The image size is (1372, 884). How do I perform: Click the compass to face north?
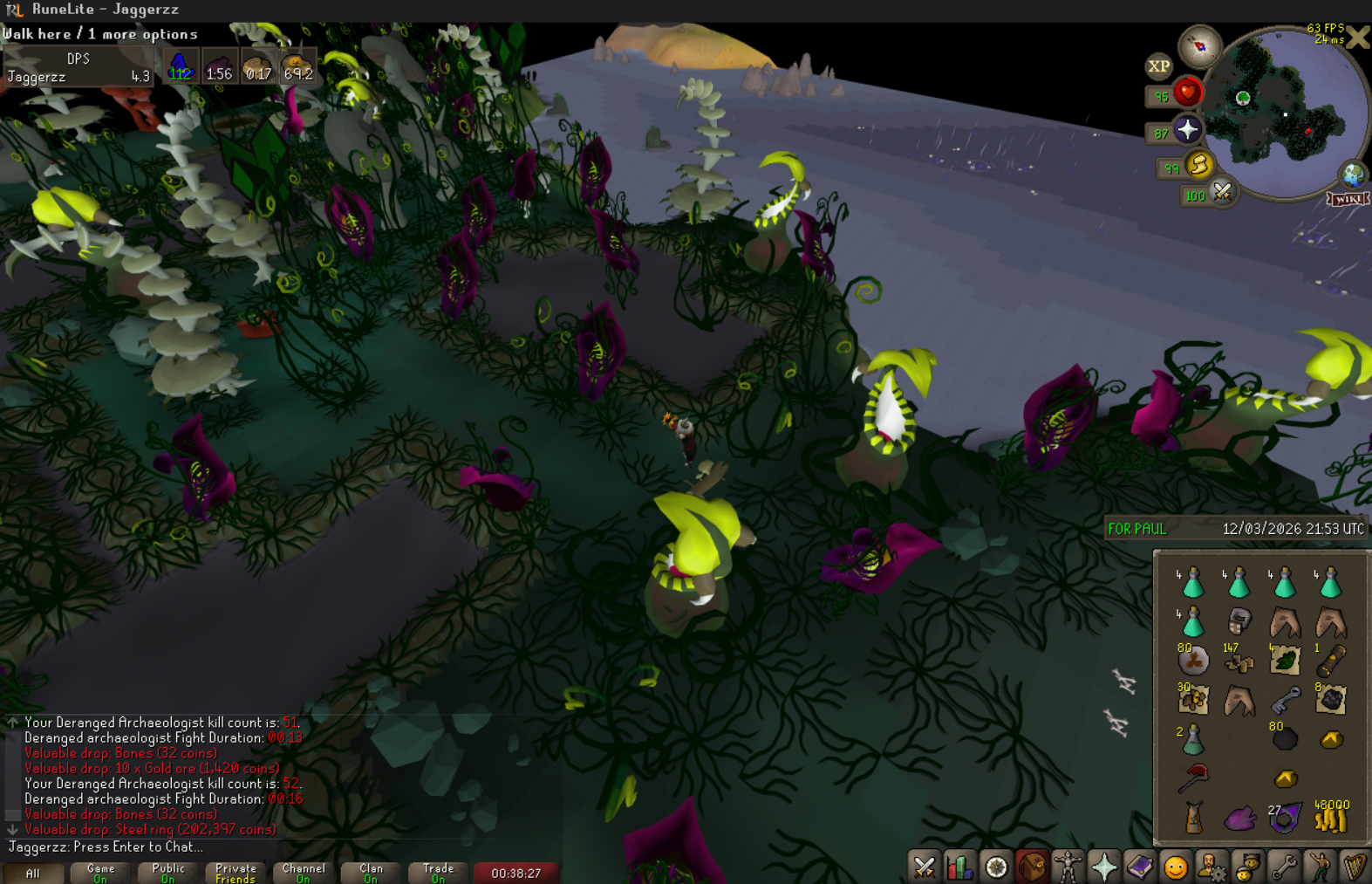[x=1199, y=47]
